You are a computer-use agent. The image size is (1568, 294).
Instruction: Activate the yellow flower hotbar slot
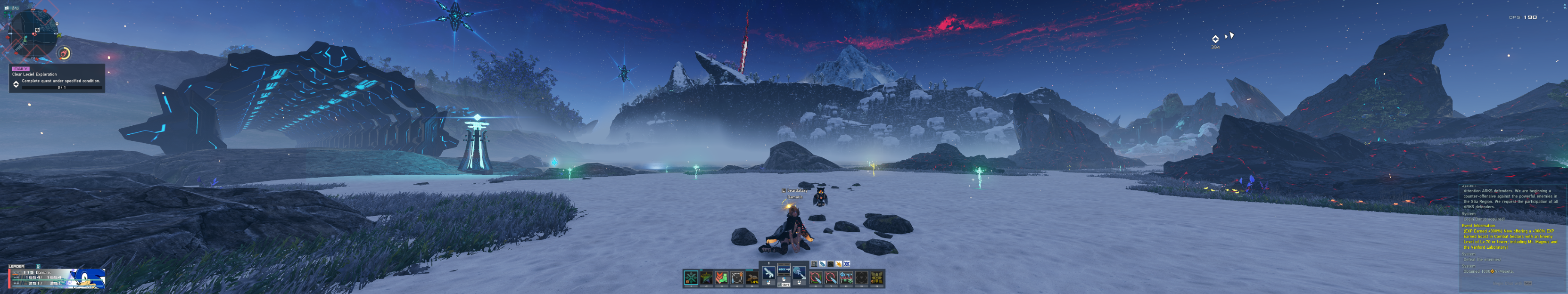click(877, 278)
